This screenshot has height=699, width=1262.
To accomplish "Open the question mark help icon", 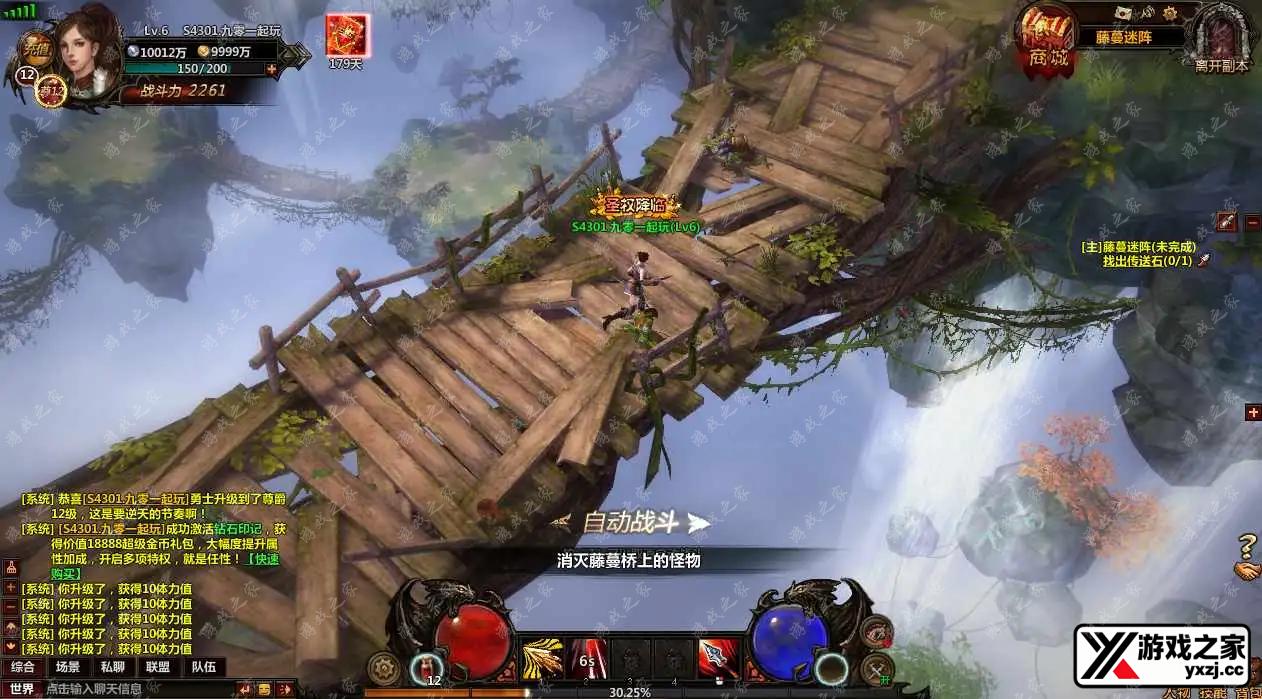I will coord(1246,546).
